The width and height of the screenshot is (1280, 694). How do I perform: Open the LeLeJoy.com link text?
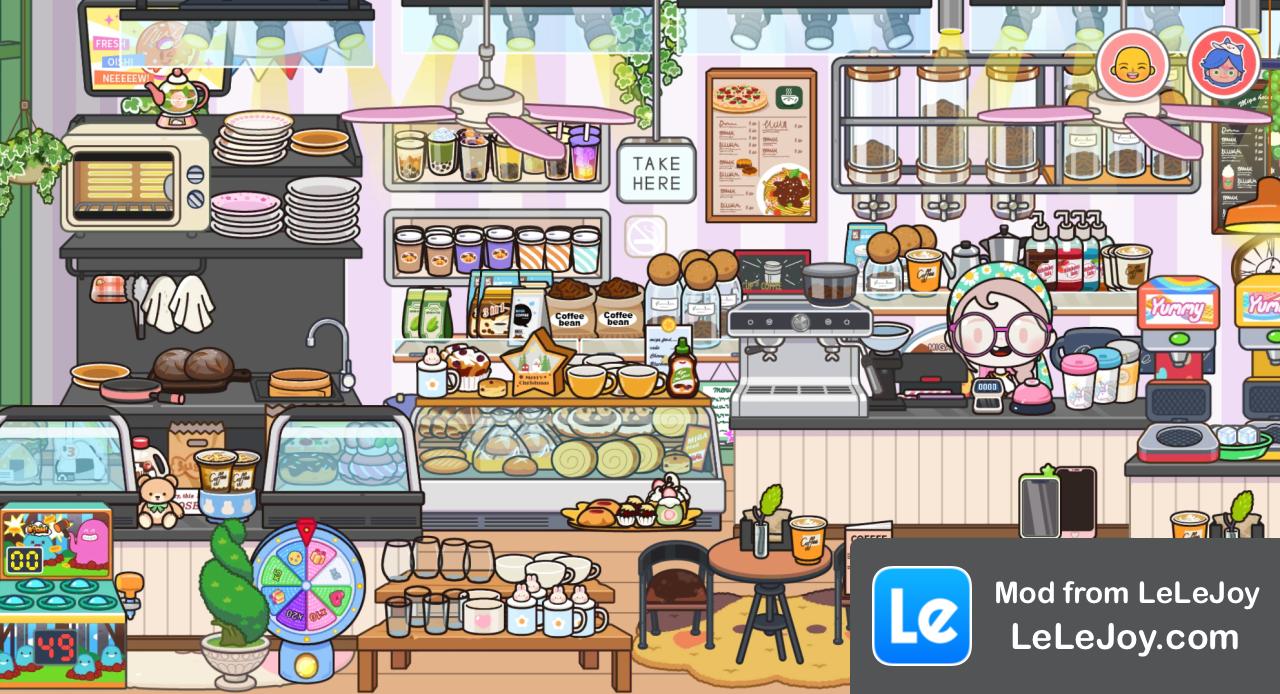(1125, 637)
